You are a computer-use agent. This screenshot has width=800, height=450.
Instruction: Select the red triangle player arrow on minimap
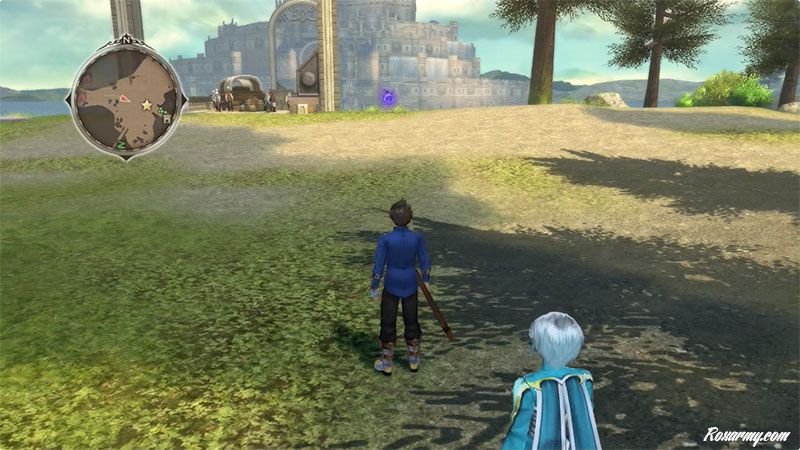[x=124, y=98]
